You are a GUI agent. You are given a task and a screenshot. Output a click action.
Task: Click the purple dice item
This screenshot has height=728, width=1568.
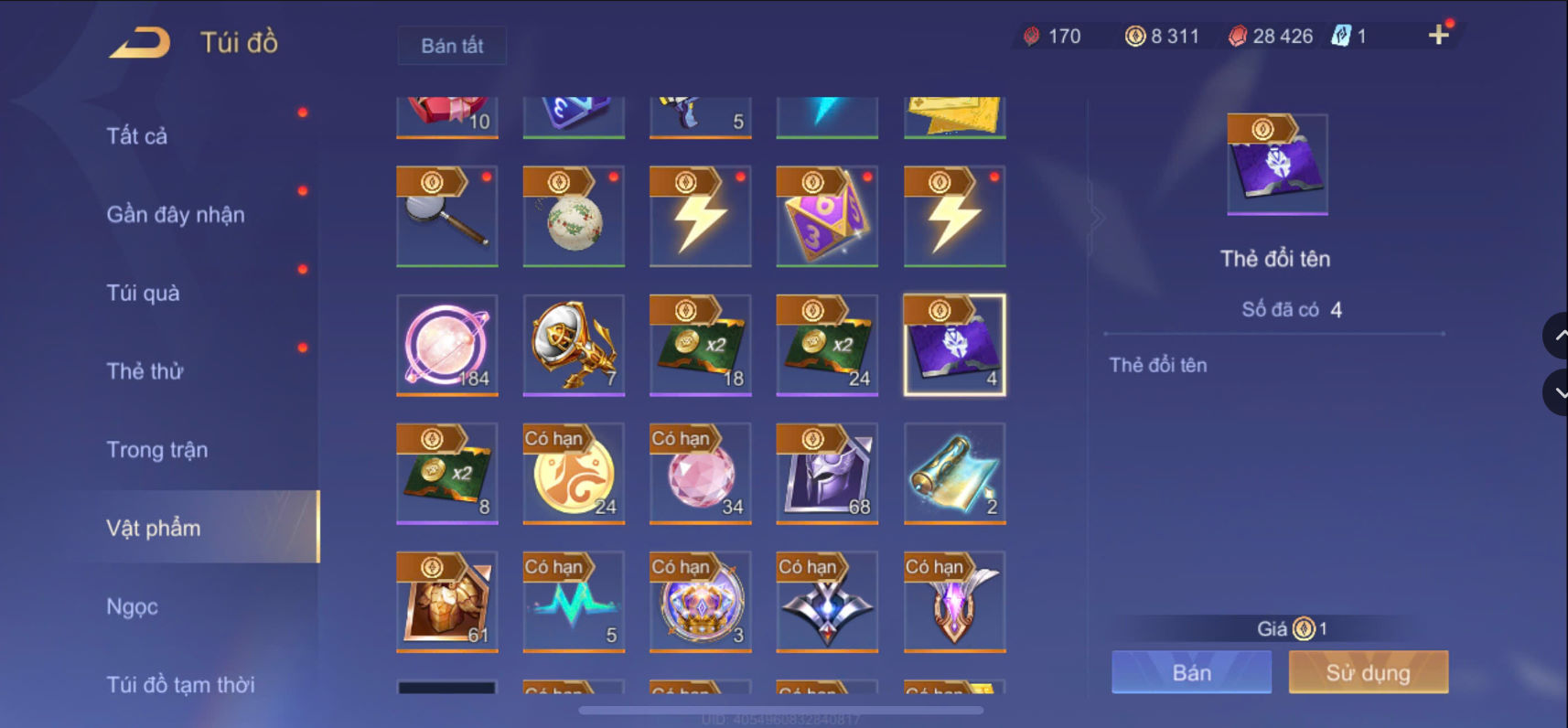coord(826,217)
